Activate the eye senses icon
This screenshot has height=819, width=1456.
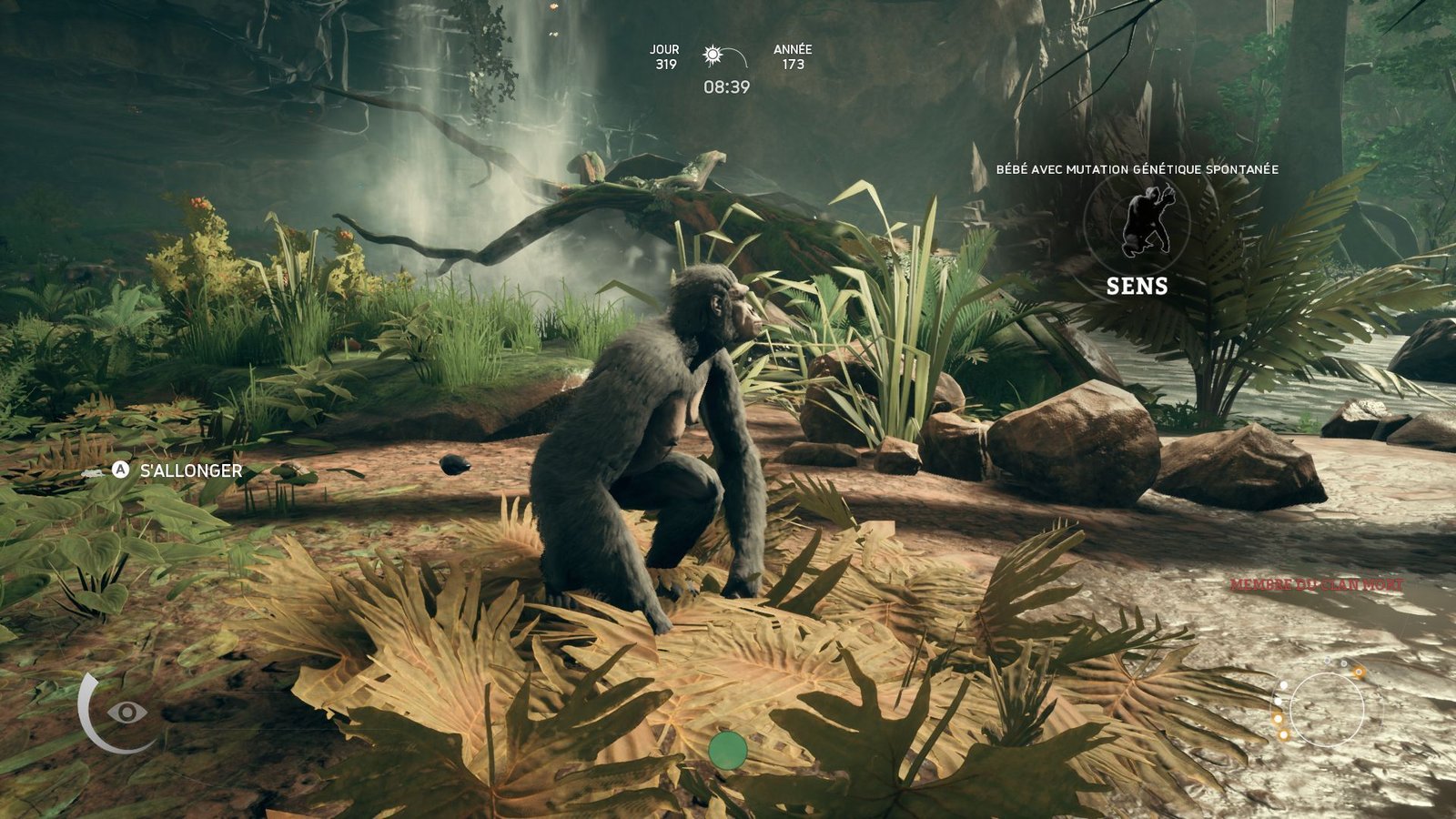127,712
